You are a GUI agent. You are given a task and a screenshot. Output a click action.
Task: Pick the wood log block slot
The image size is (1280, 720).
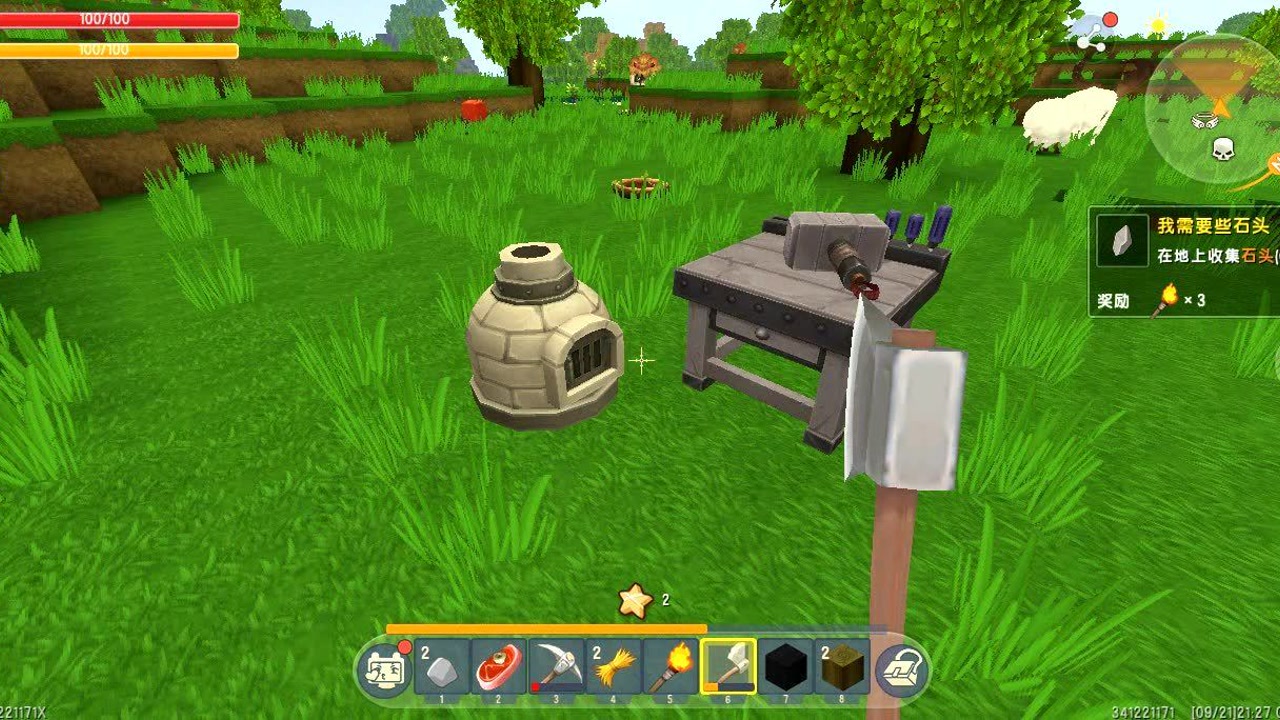tap(842, 668)
